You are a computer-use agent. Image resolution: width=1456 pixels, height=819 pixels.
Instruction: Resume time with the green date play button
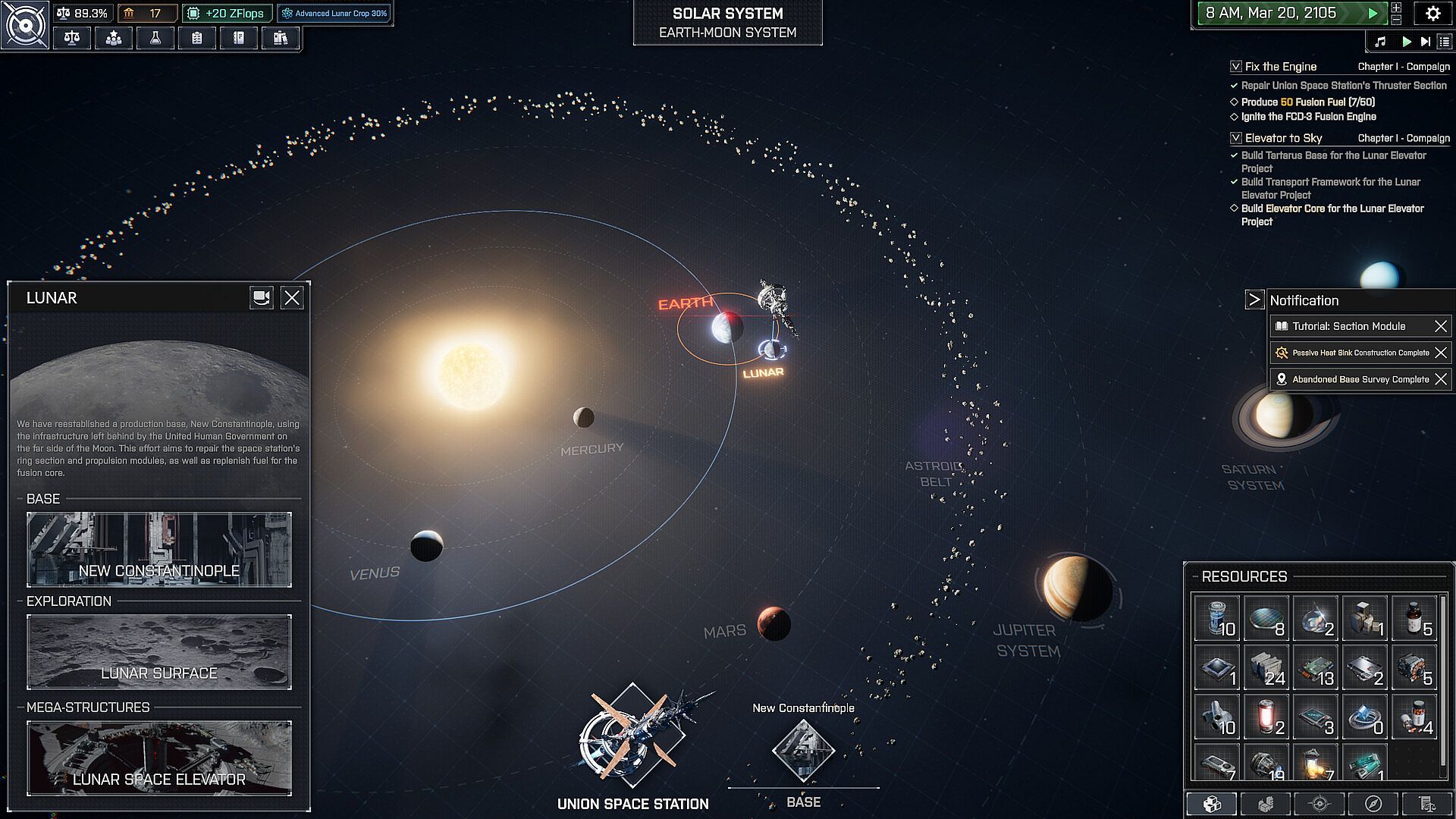point(1372,14)
